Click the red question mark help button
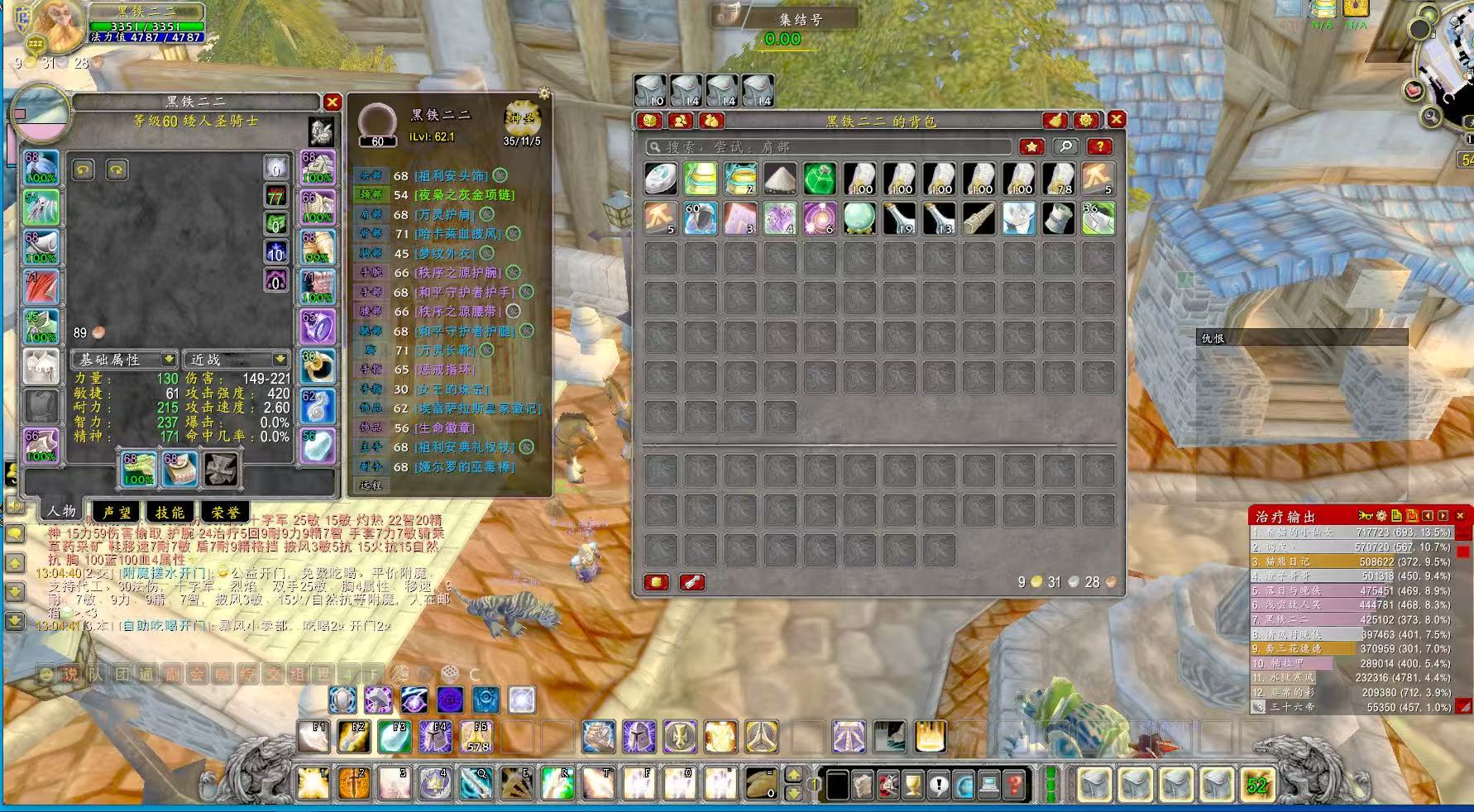Screen dimensions: 1474x812 [x=1098, y=147]
